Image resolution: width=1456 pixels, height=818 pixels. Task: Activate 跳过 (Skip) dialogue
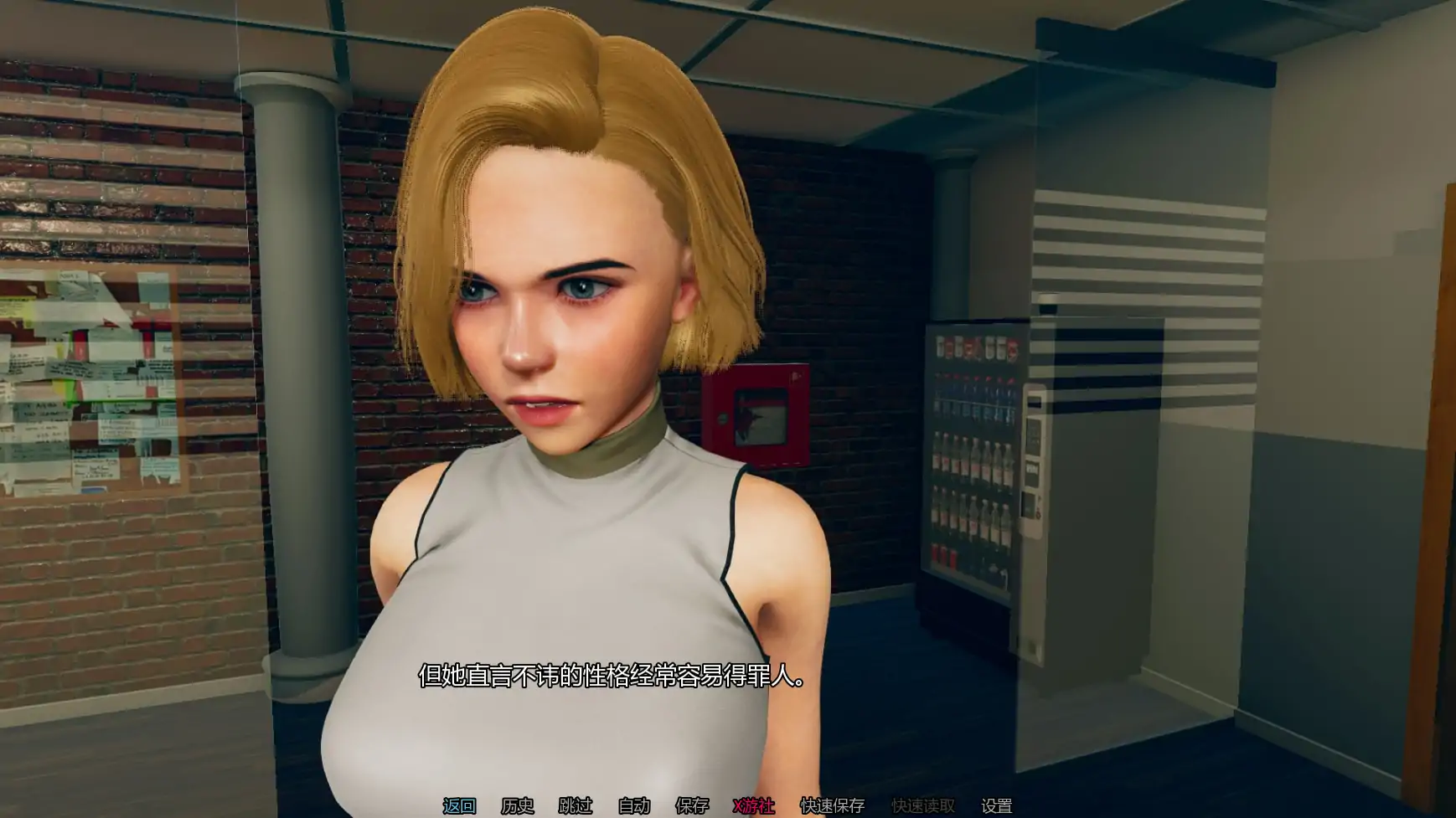click(576, 805)
